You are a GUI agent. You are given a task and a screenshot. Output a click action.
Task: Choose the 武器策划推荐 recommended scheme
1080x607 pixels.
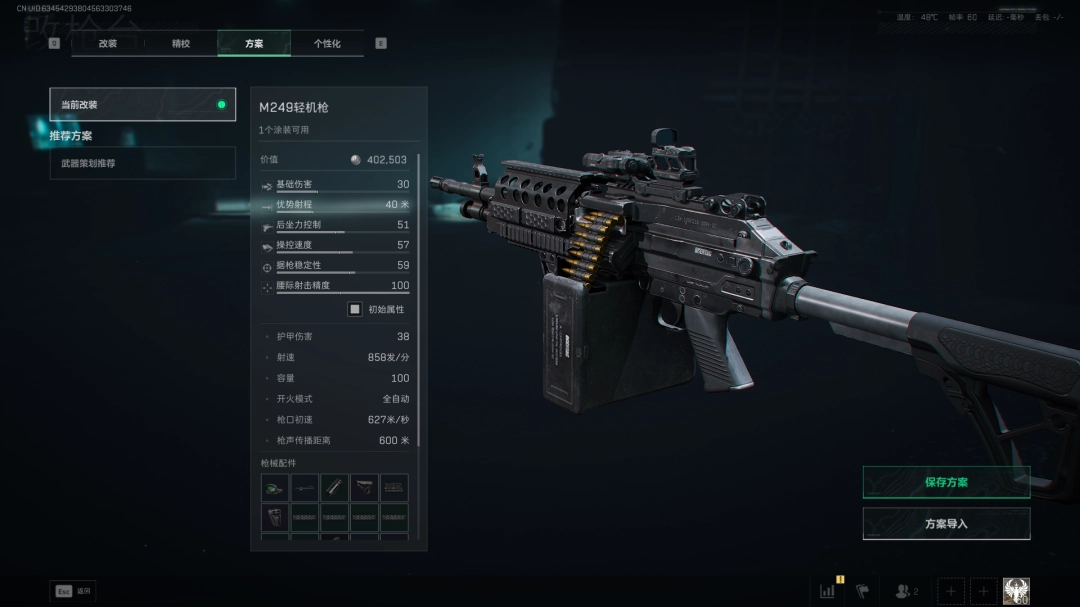(x=142, y=163)
